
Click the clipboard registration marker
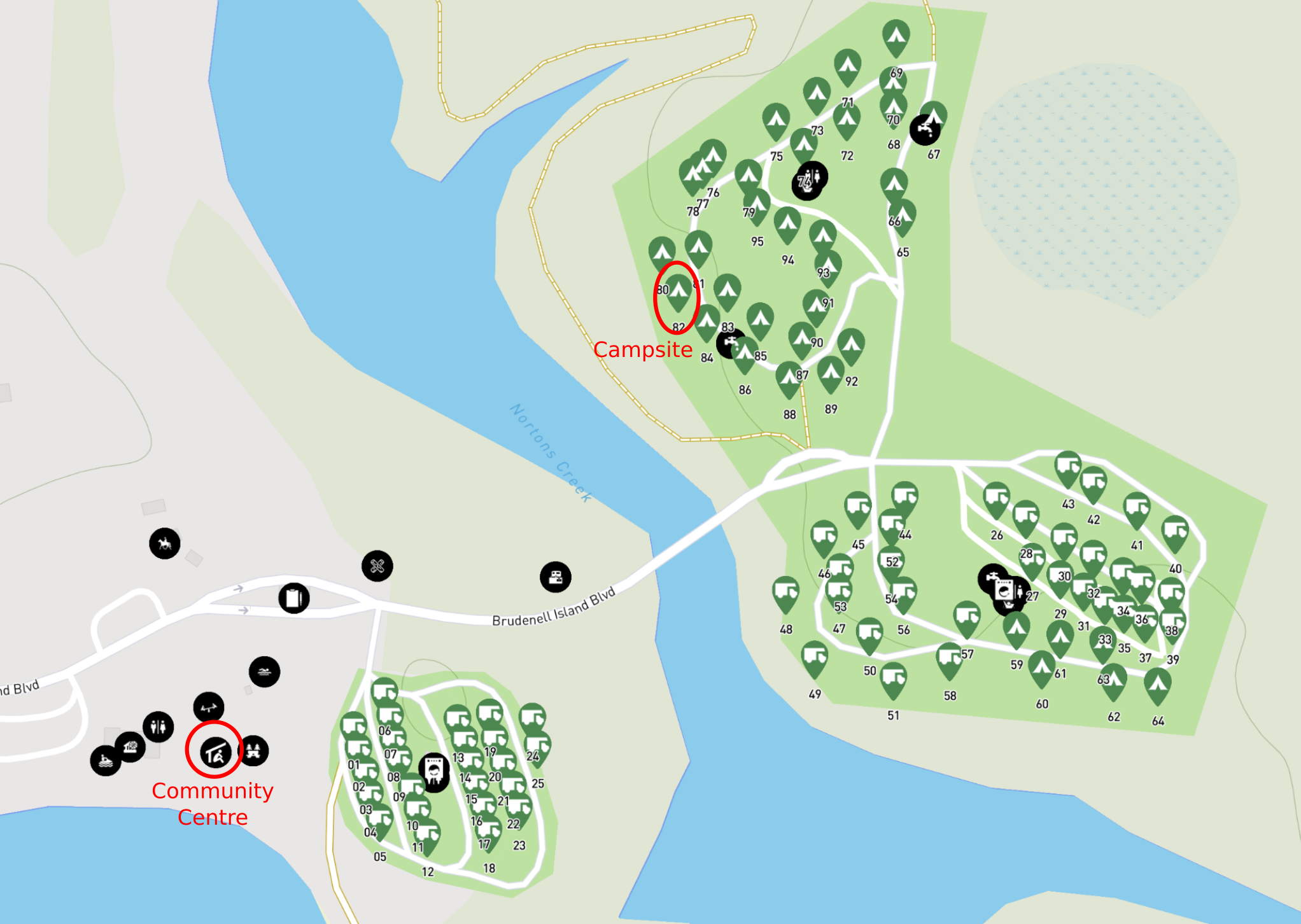[x=294, y=598]
